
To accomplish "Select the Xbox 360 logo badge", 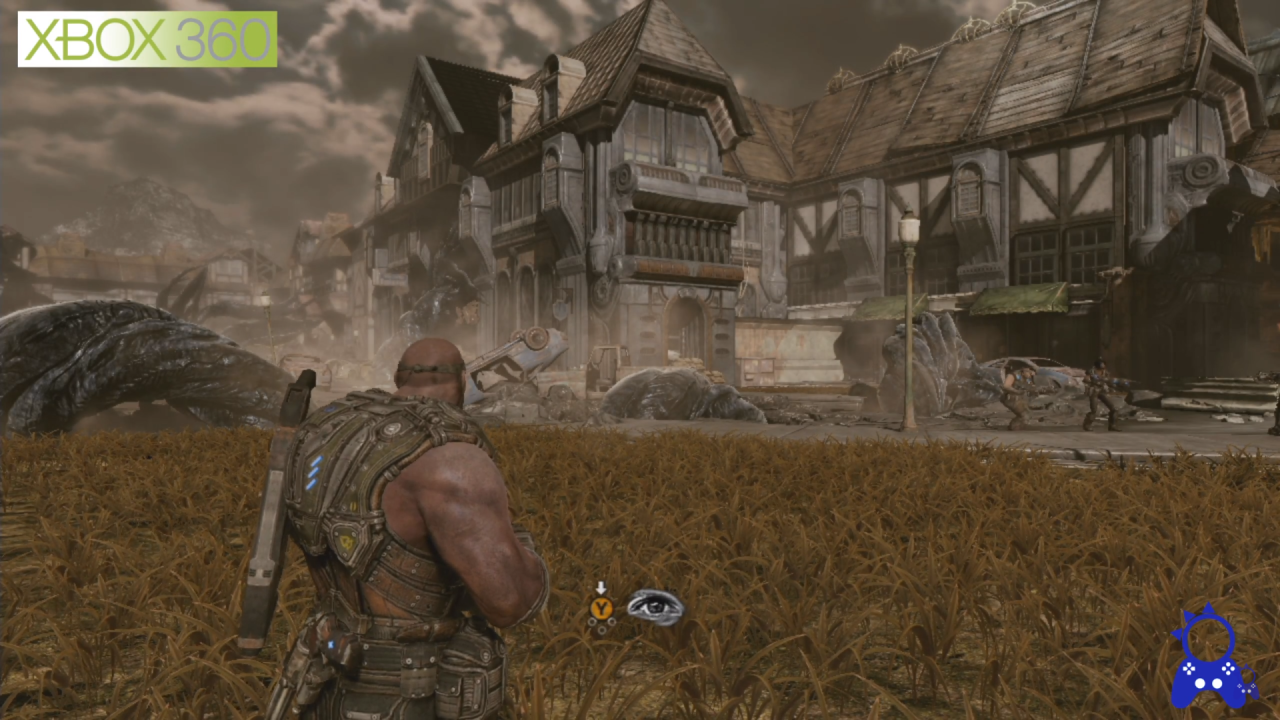I will pyautogui.click(x=147, y=39).
